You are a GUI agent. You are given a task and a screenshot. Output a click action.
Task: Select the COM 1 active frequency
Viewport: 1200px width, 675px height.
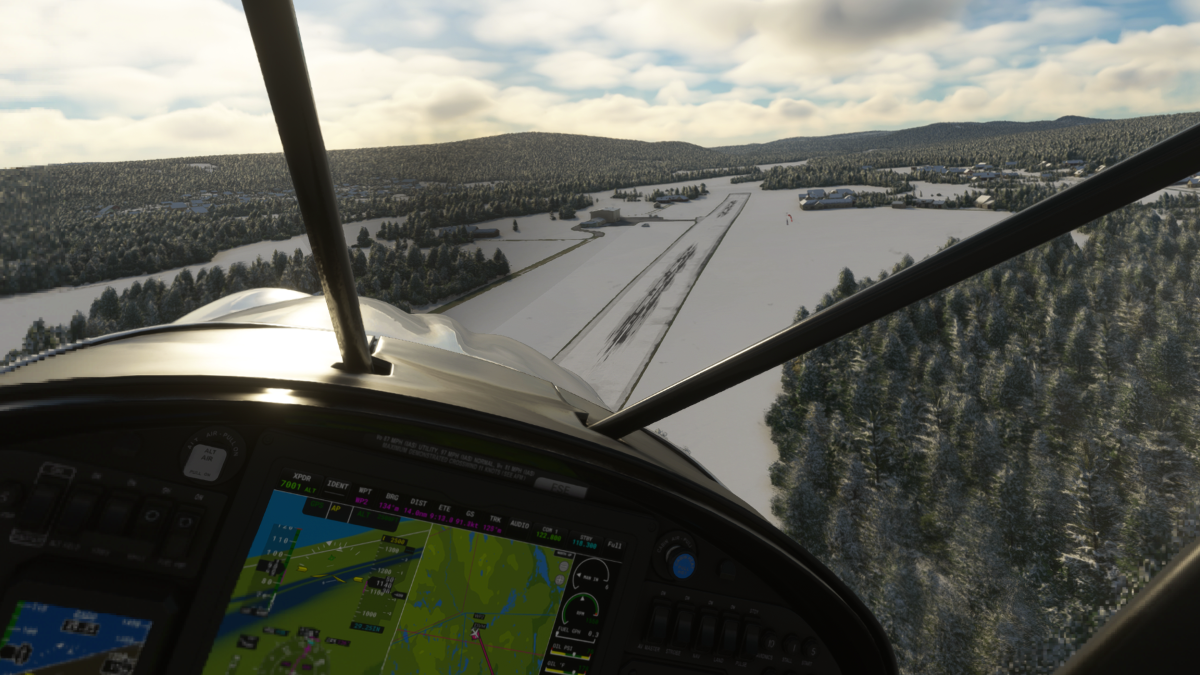[547, 533]
